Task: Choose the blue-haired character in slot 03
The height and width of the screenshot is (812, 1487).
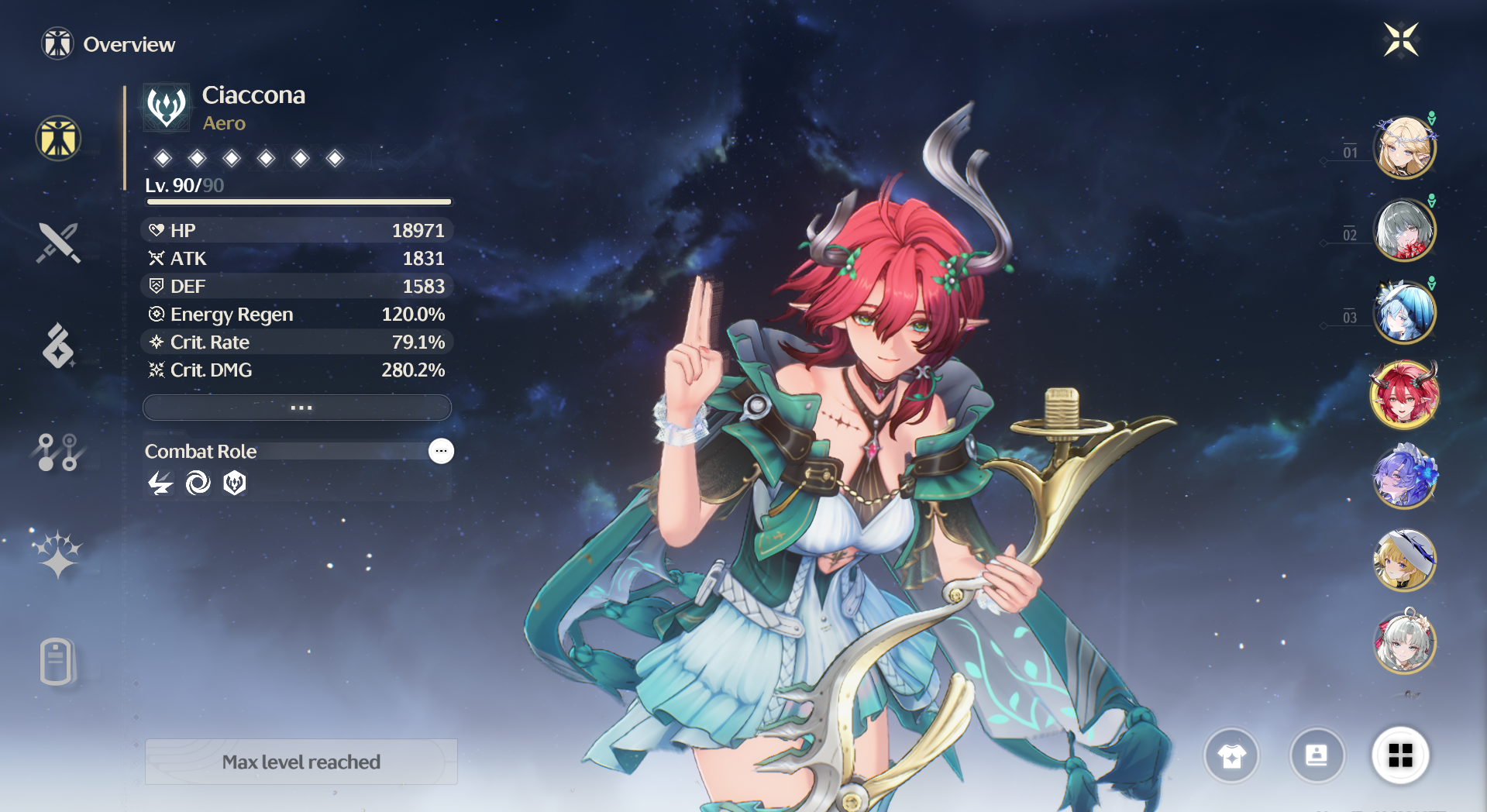Action: pyautogui.click(x=1404, y=312)
